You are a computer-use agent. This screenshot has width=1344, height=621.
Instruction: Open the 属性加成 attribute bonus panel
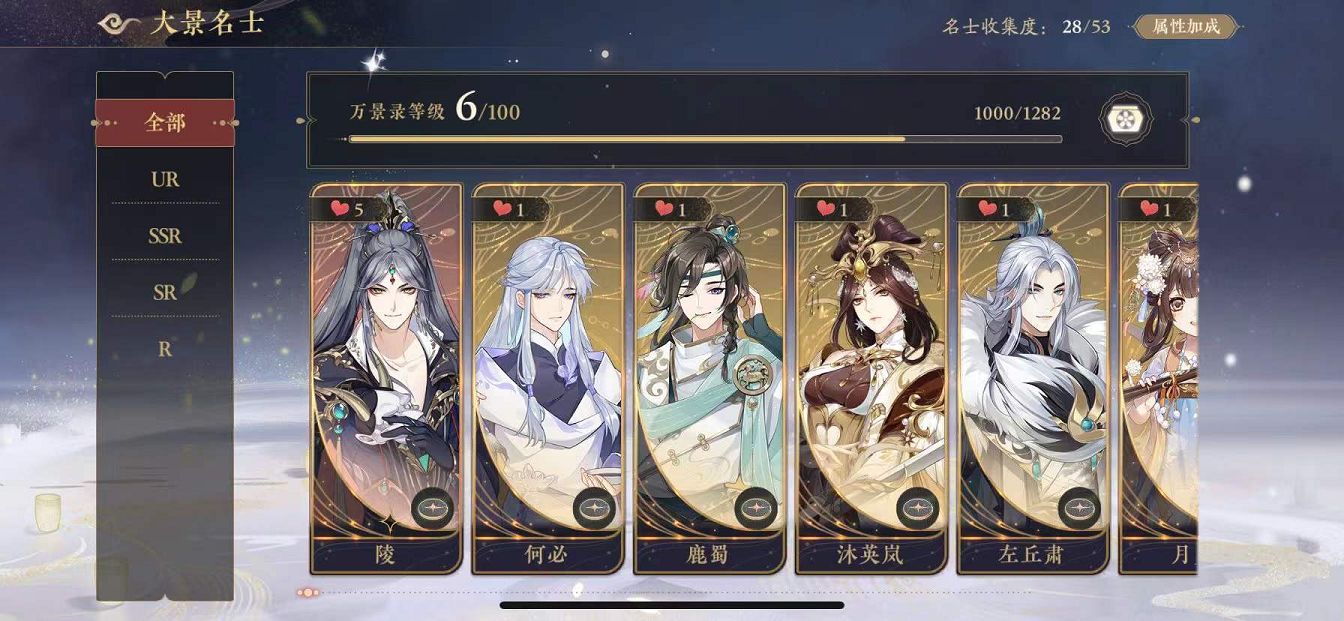(x=1186, y=27)
